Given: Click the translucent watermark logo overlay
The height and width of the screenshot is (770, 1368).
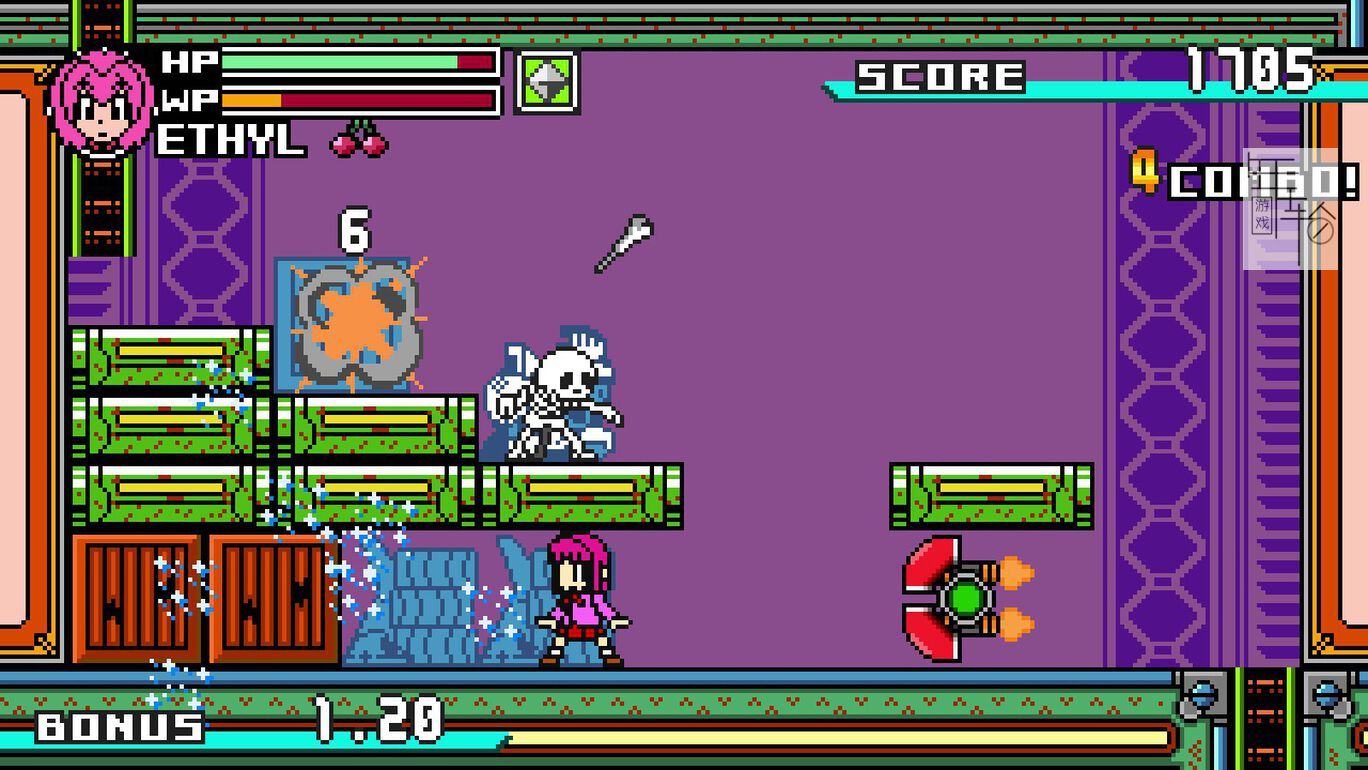Looking at the screenshot, I should tap(1290, 209).
